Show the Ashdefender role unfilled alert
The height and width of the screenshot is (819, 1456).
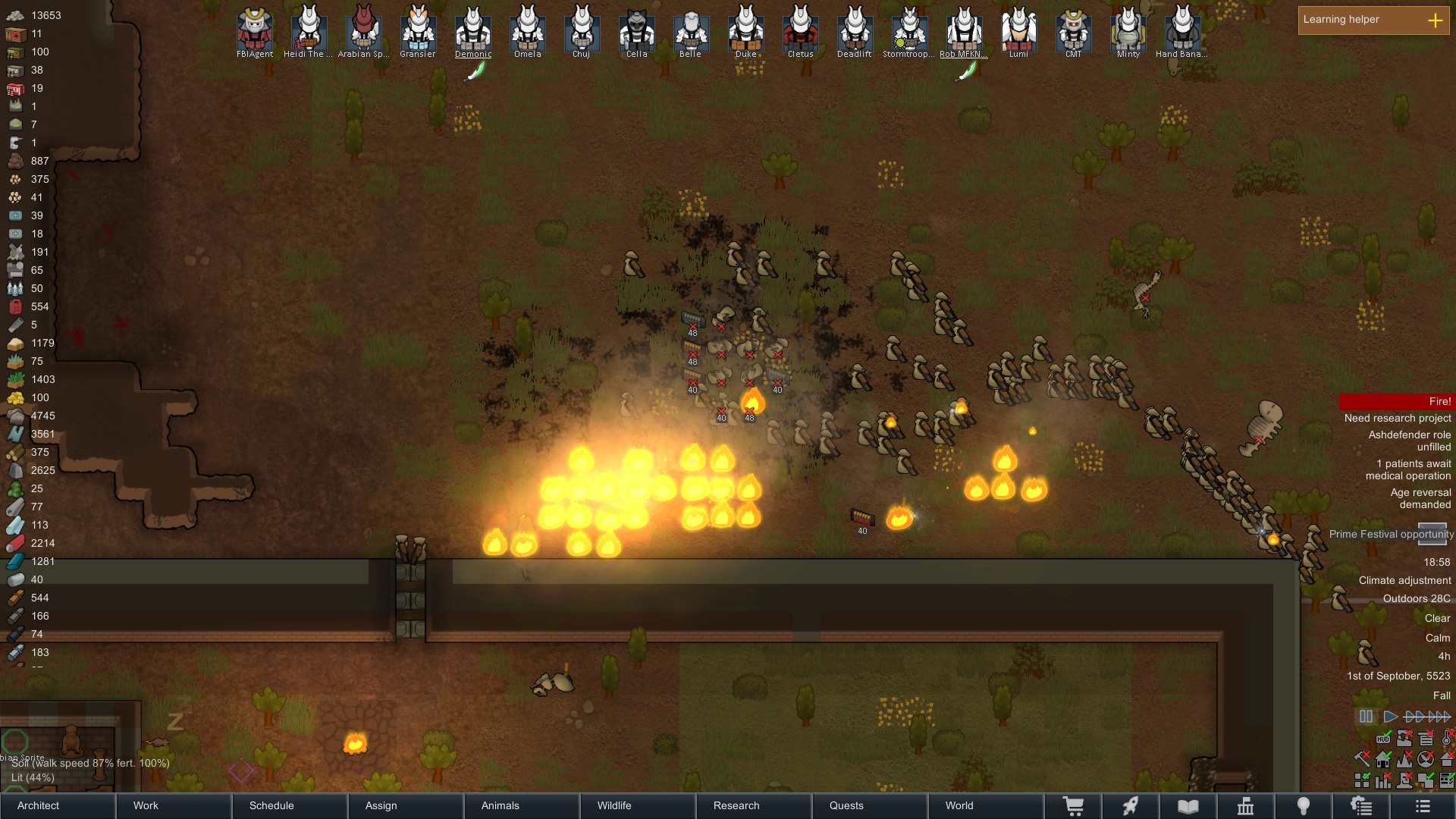tap(1409, 441)
